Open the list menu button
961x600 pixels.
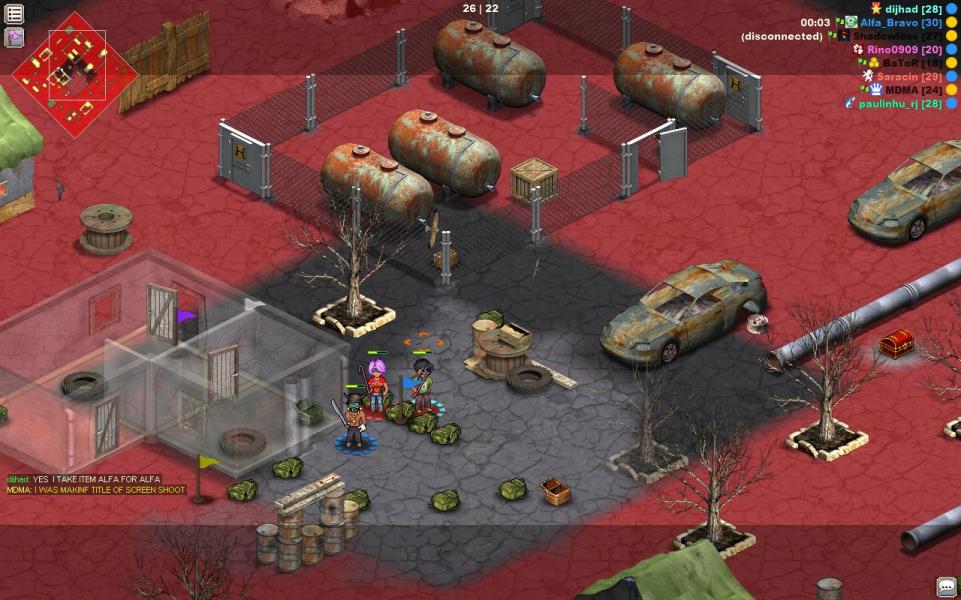[15, 14]
